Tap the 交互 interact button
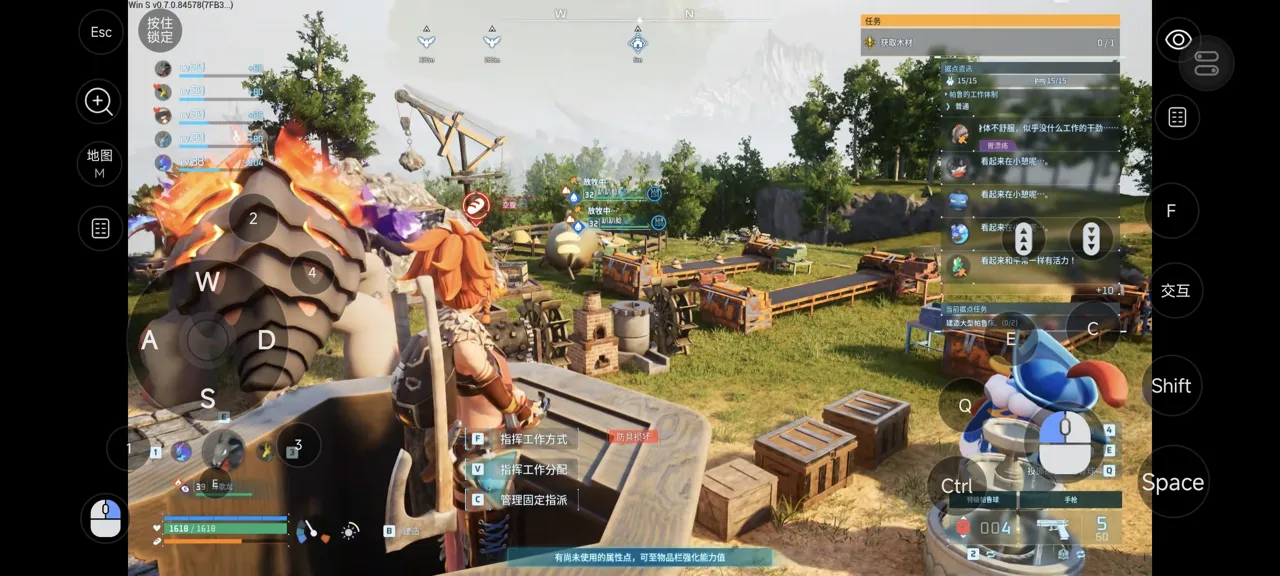The width and height of the screenshot is (1280, 576). [x=1175, y=291]
